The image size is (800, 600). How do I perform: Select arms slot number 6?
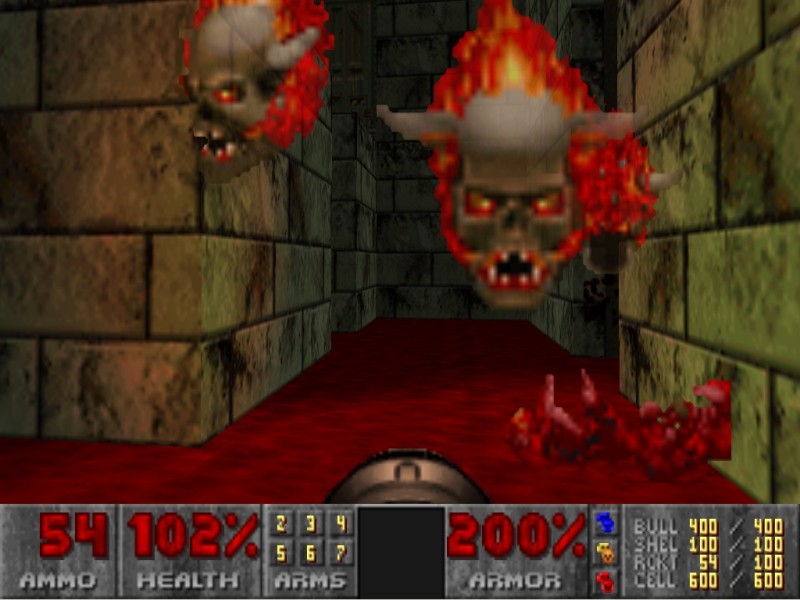(x=311, y=552)
